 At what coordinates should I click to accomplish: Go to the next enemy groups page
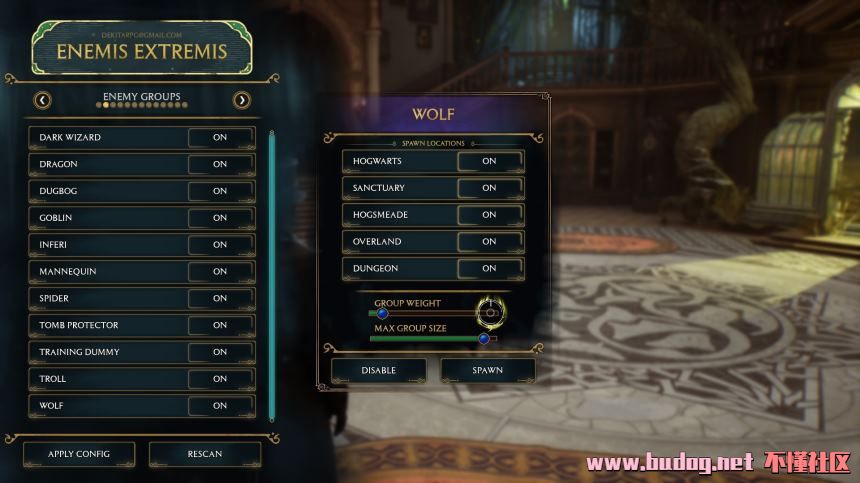241,100
